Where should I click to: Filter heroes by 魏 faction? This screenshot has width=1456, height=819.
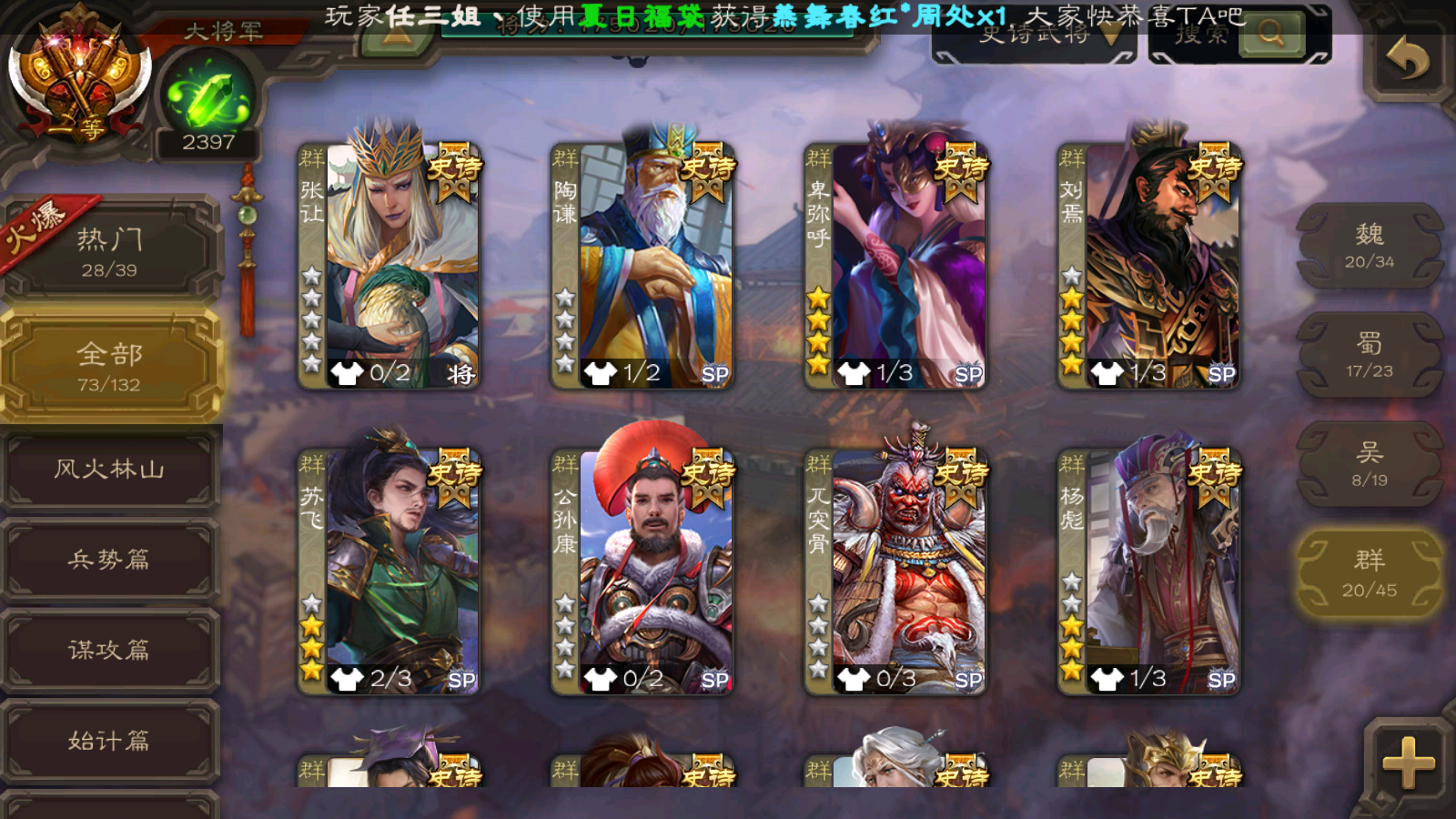[1370, 246]
